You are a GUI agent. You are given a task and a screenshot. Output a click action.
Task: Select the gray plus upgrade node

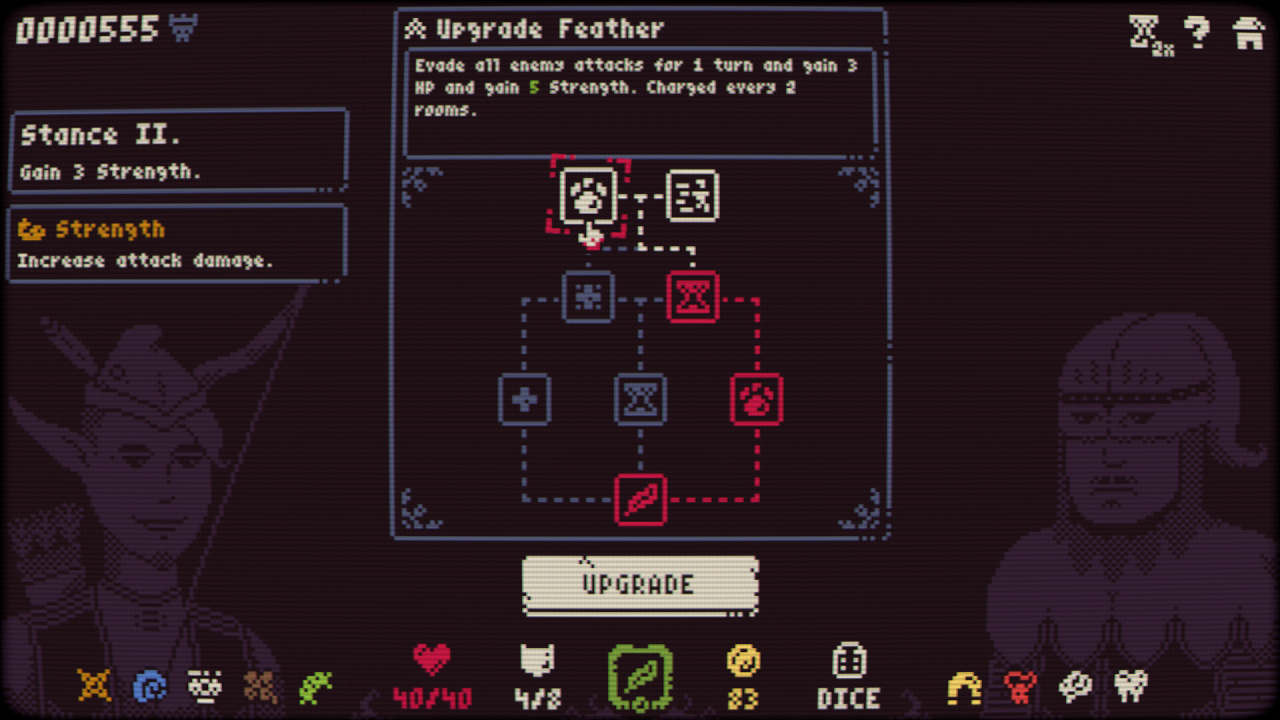pyautogui.click(x=524, y=399)
